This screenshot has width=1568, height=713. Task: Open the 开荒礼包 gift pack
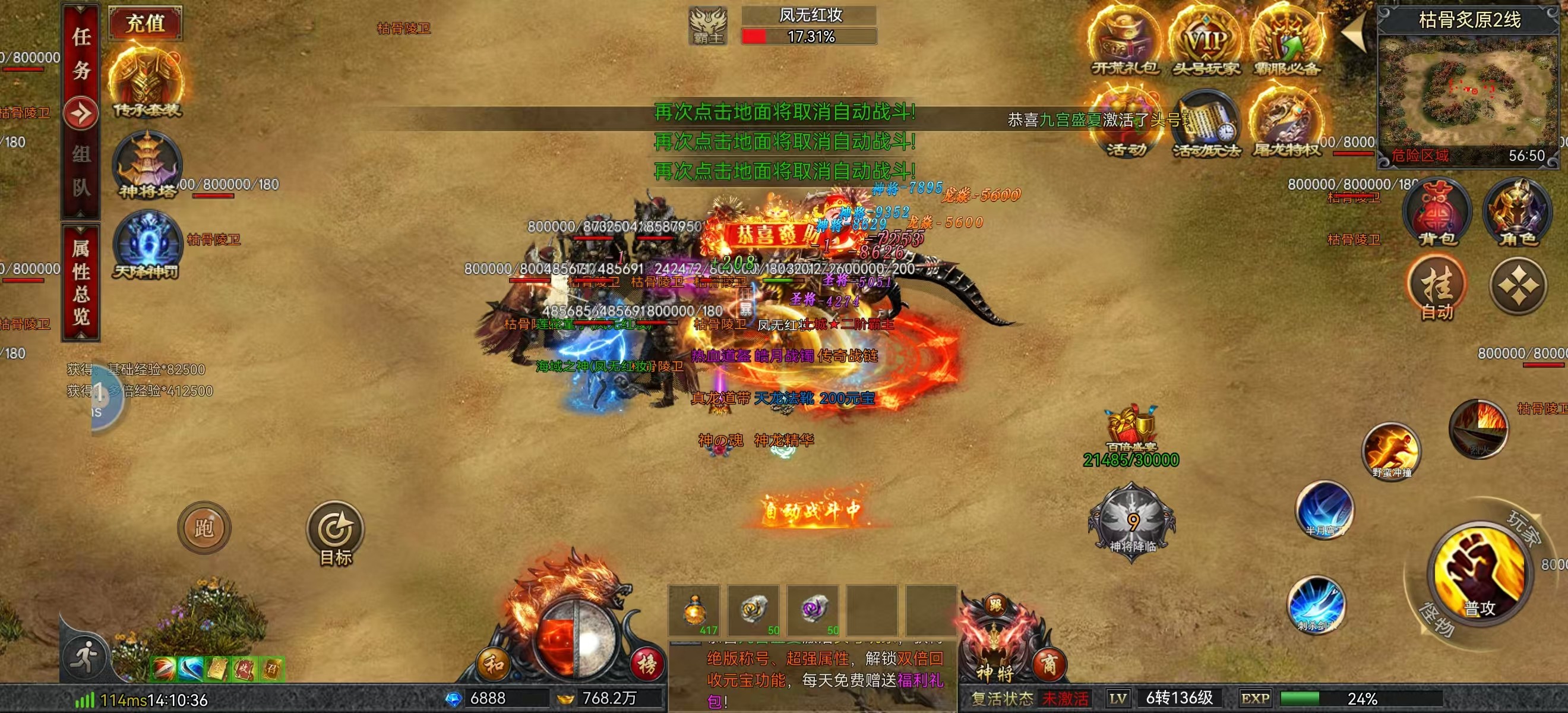(1124, 44)
